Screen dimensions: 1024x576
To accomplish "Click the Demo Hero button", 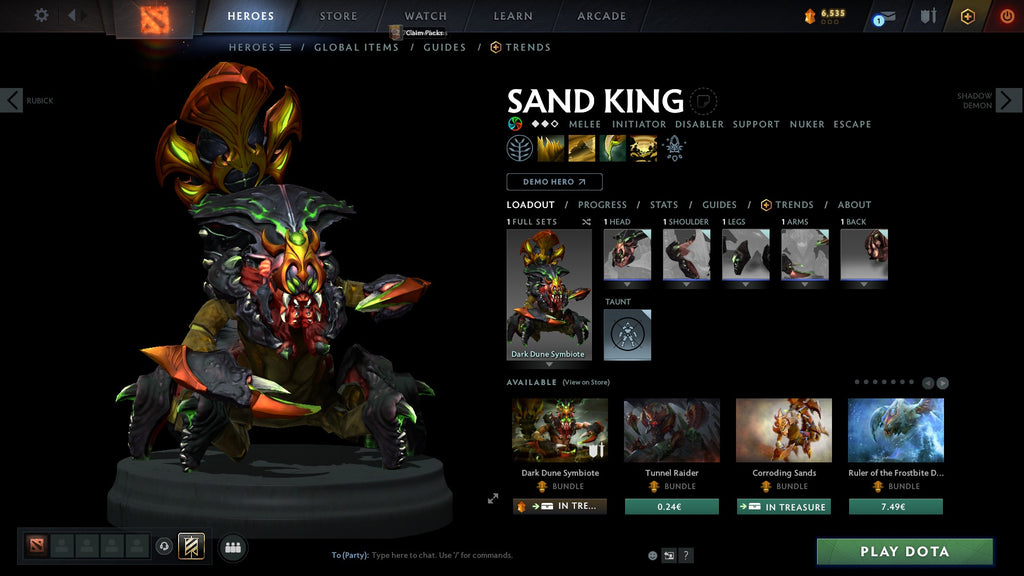I will (554, 182).
